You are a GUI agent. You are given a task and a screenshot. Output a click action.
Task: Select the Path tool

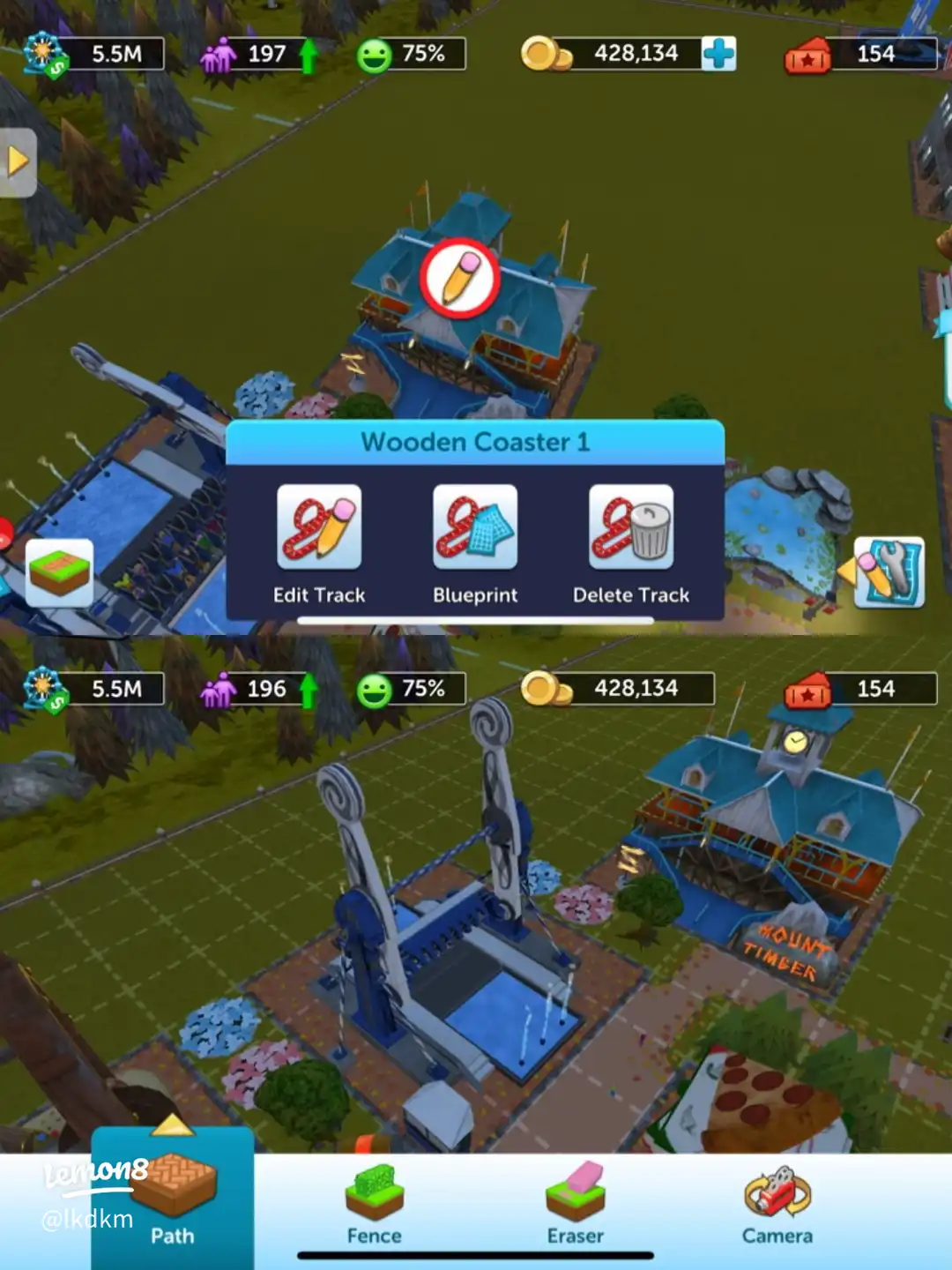[x=173, y=1199]
